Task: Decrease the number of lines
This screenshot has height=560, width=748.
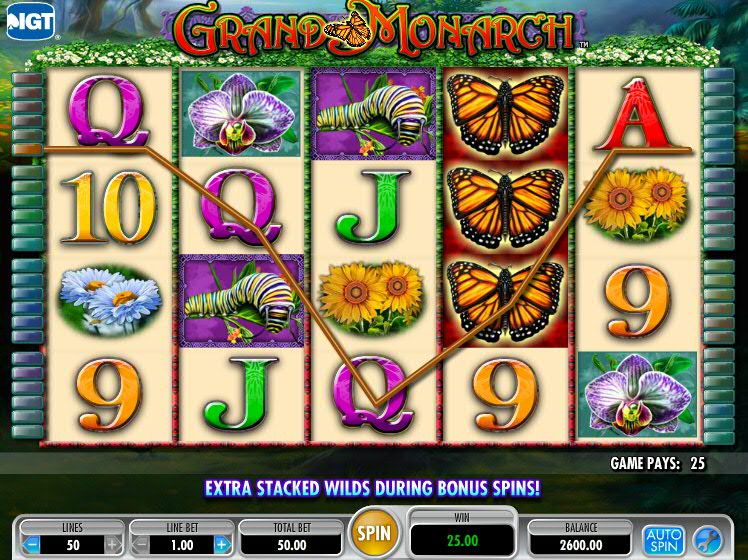Action: click(32, 545)
